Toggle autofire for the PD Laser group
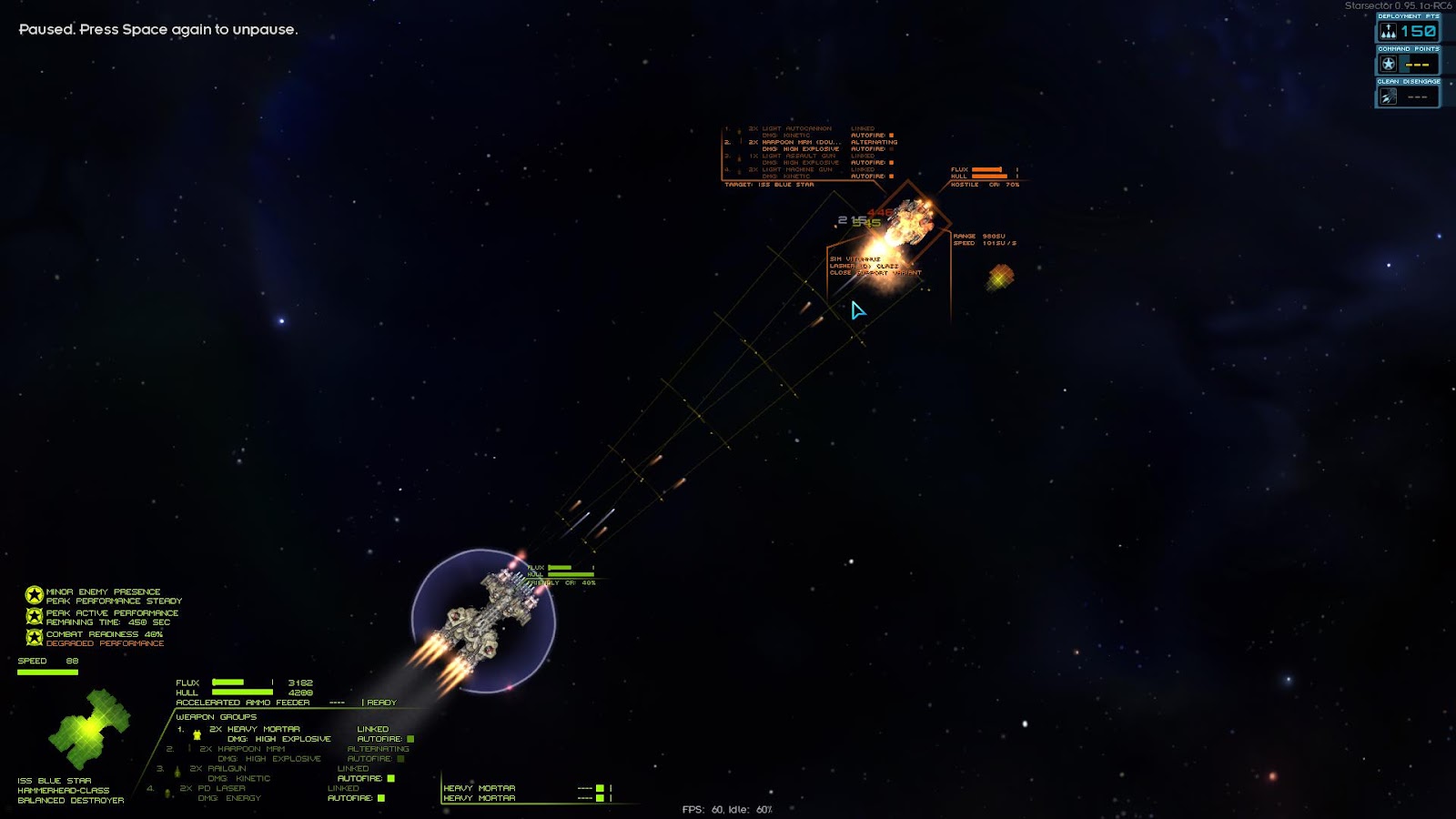The height and width of the screenshot is (819, 1456). pyautogui.click(x=381, y=798)
